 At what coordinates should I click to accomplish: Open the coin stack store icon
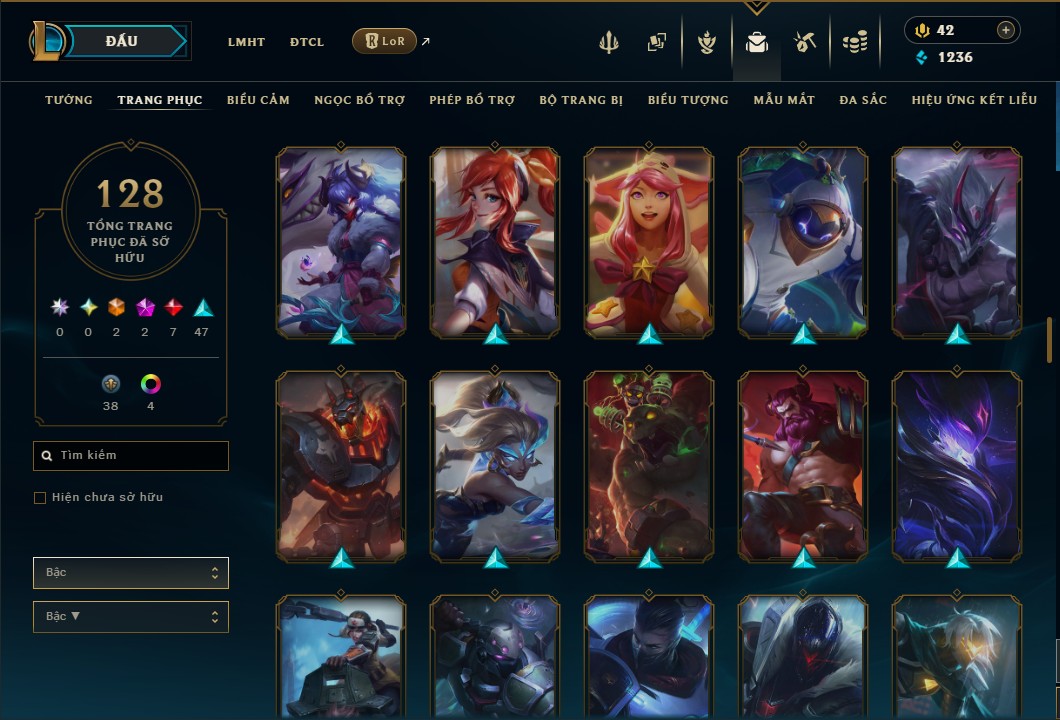[854, 42]
